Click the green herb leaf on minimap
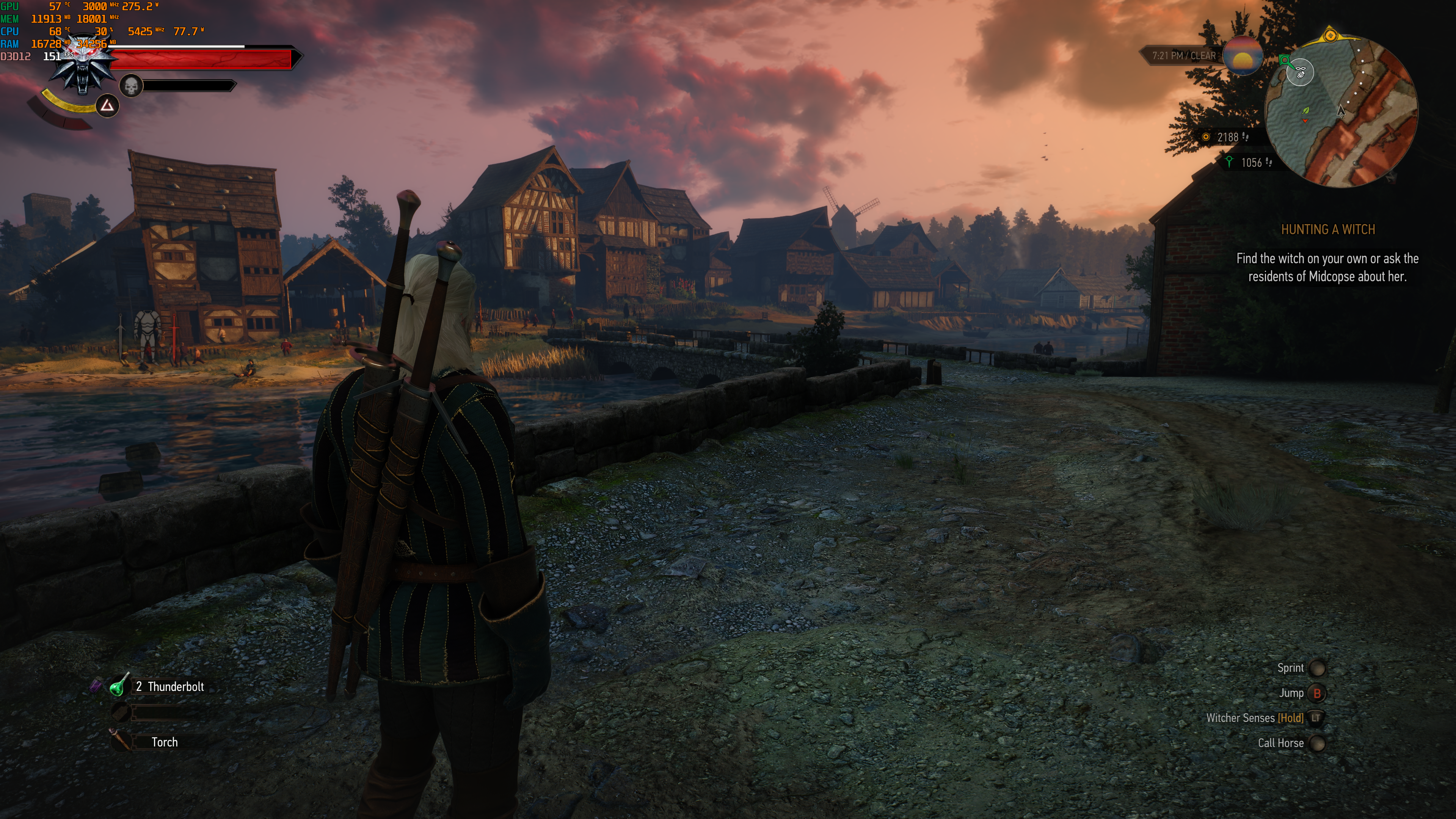 pyautogui.click(x=1305, y=110)
